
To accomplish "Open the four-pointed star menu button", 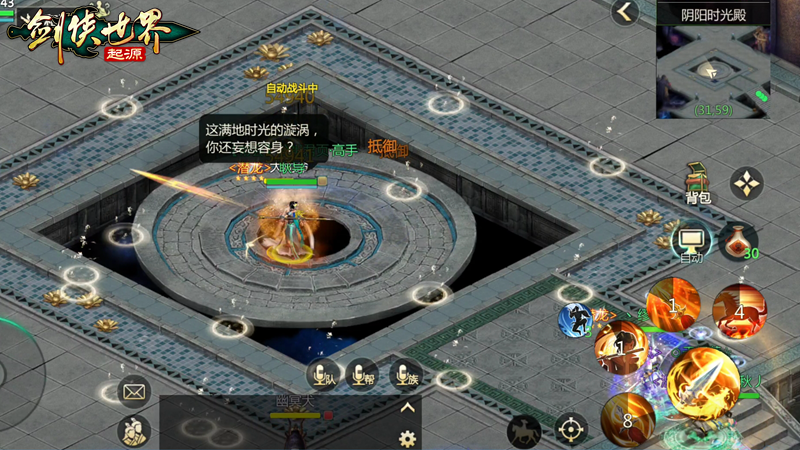I will coord(746,183).
